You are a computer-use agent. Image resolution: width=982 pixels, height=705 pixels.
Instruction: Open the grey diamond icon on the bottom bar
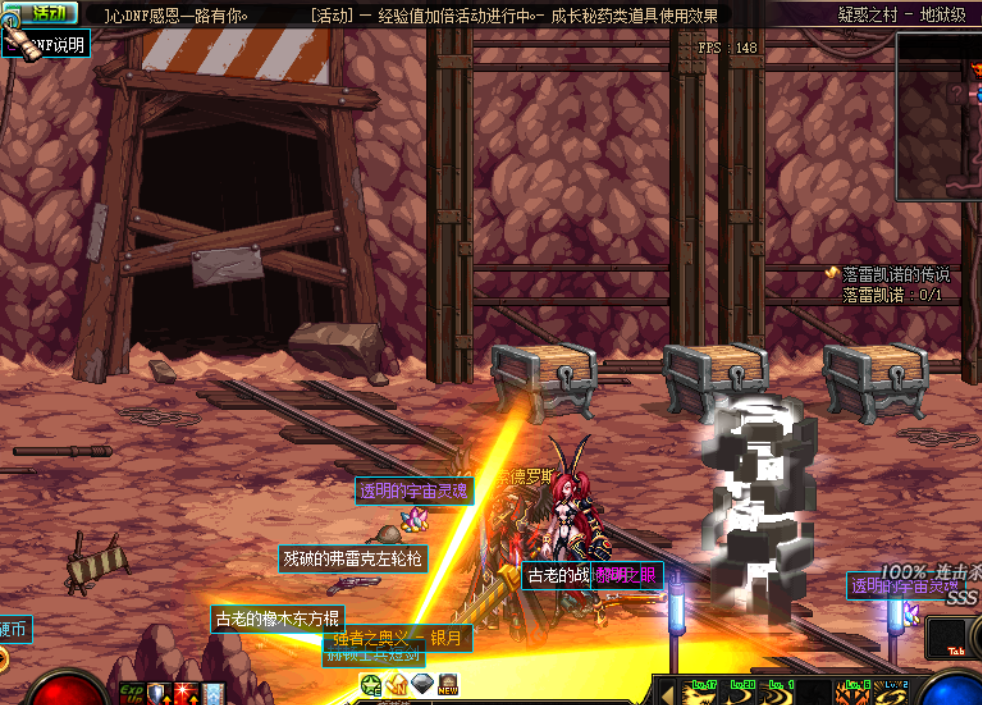(x=422, y=685)
